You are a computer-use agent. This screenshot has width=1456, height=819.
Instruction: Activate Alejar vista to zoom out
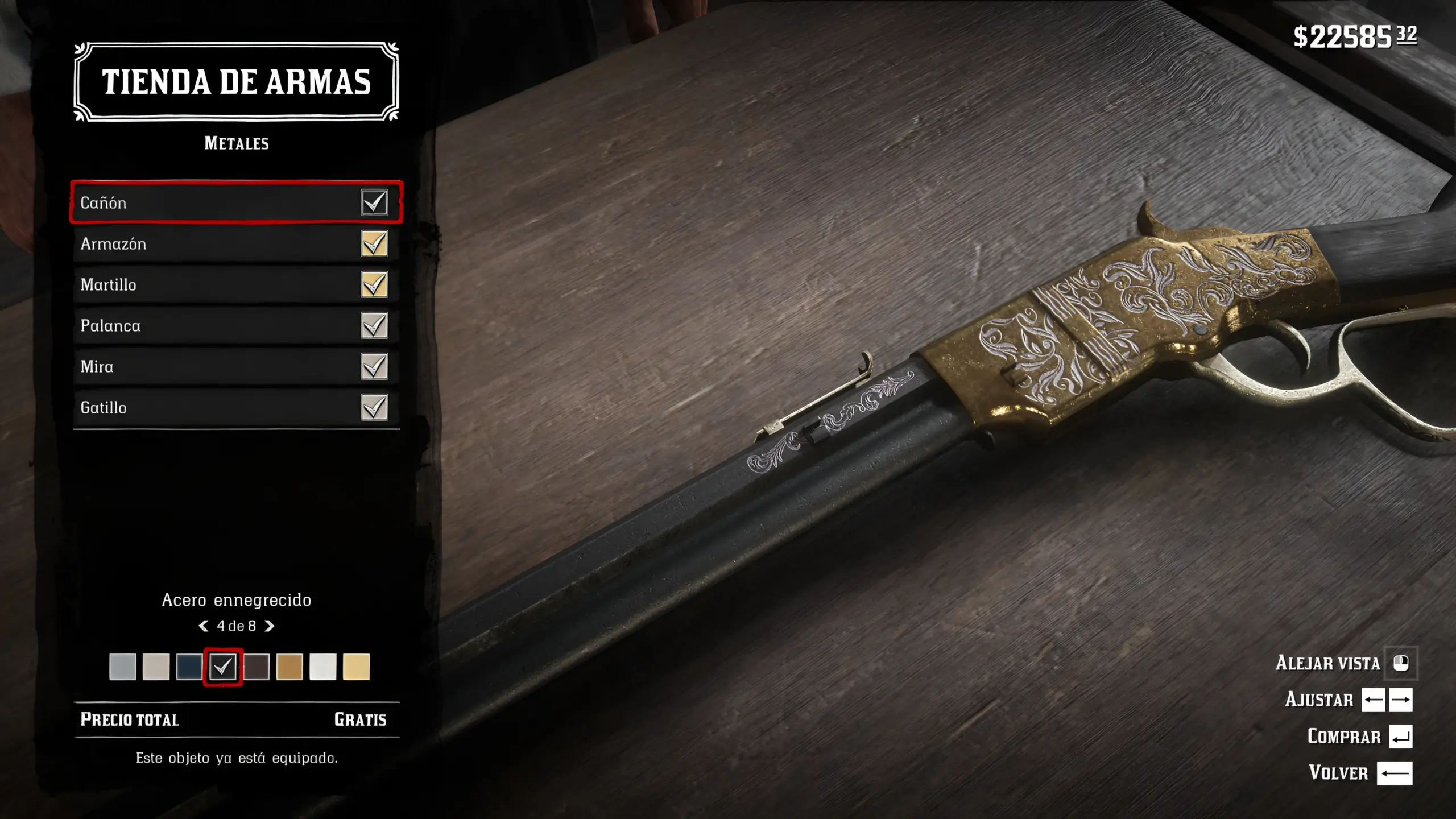(1401, 663)
